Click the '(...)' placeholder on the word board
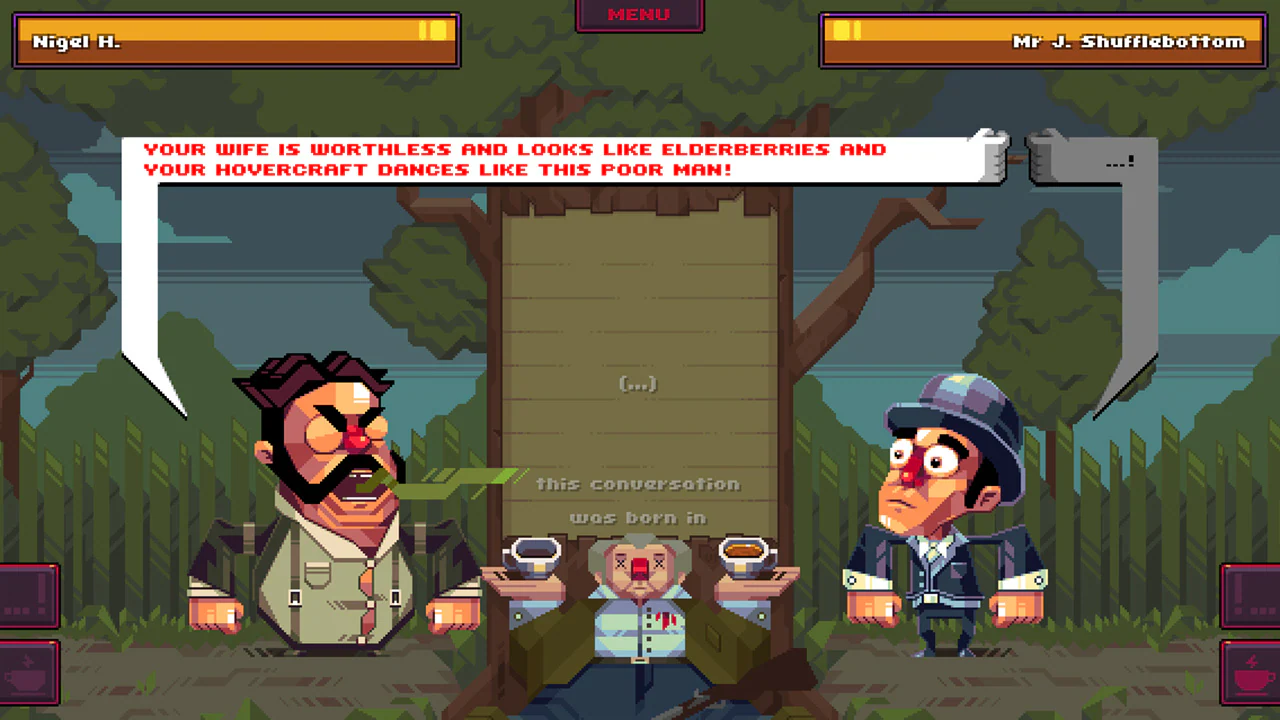Image resolution: width=1280 pixels, height=720 pixels. (x=639, y=383)
